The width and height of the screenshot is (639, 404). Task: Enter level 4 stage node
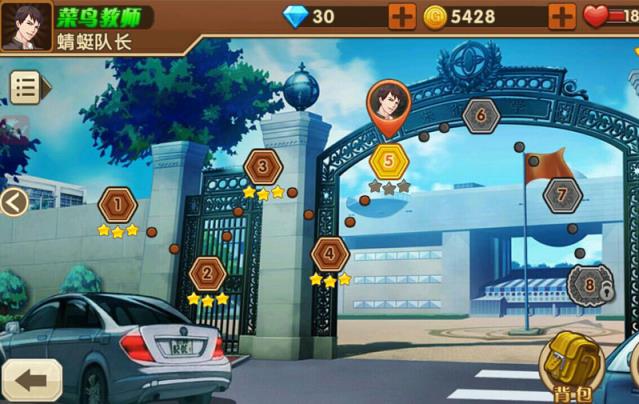[x=330, y=255]
